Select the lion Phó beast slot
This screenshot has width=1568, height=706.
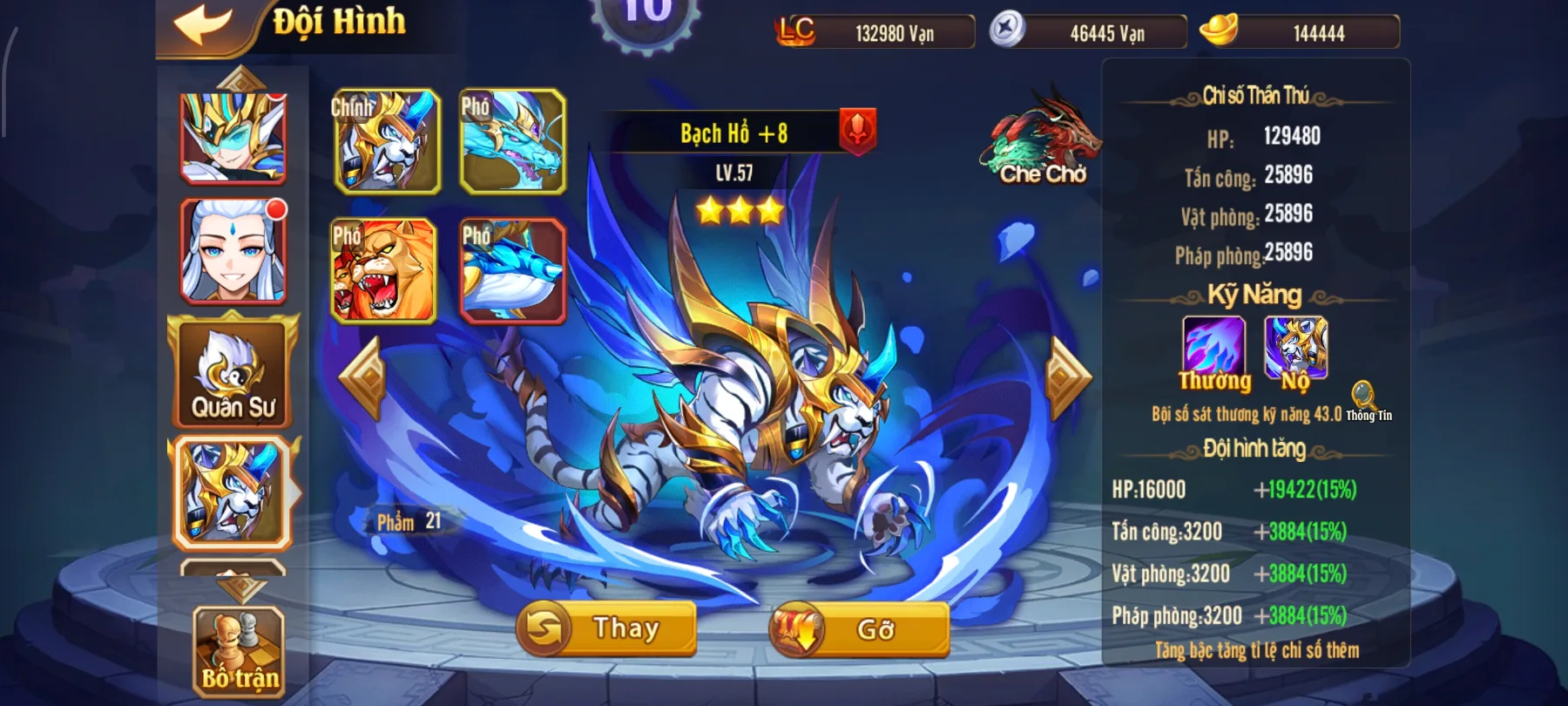386,268
